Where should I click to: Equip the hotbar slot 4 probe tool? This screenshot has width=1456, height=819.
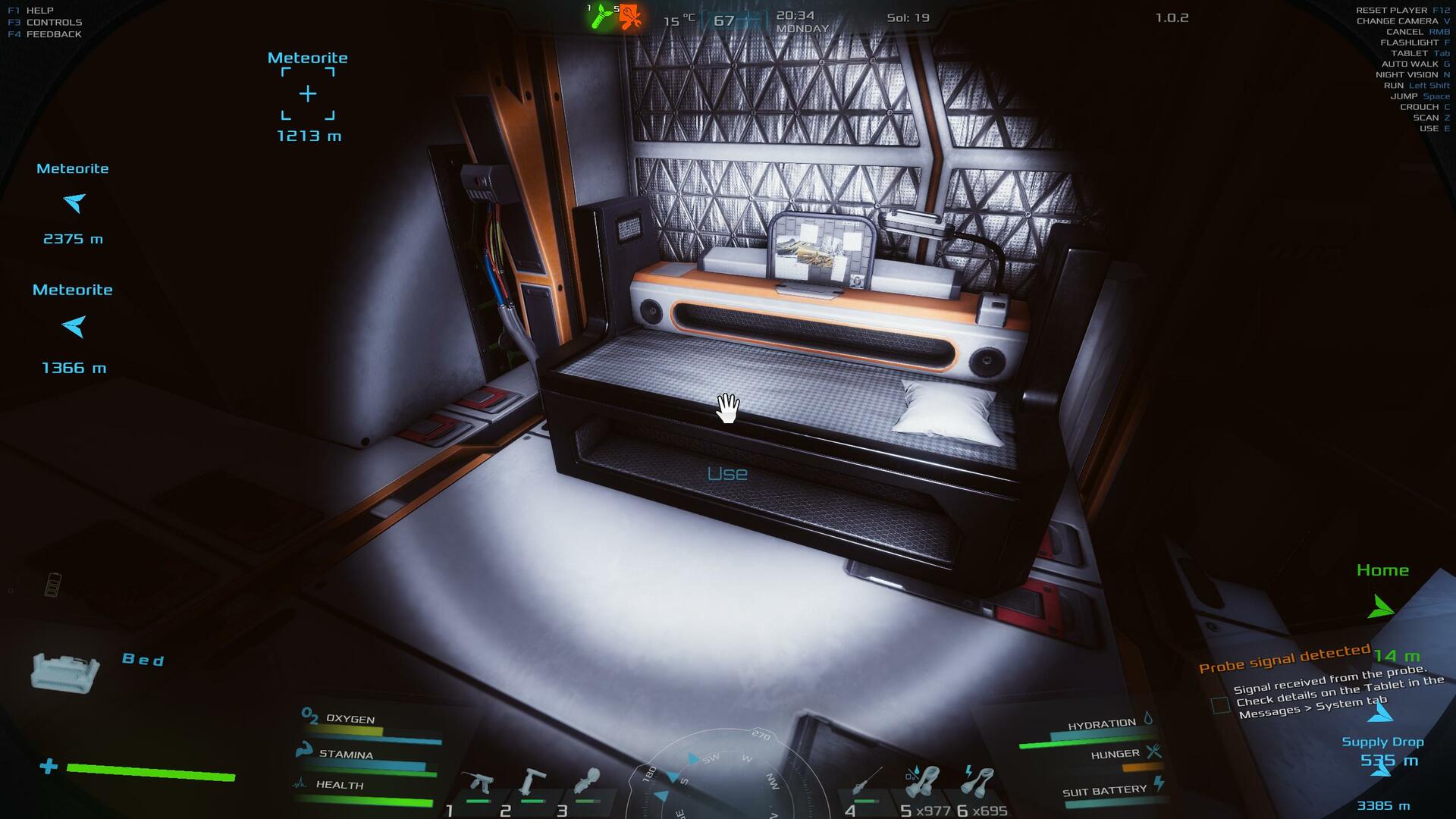[x=866, y=781]
